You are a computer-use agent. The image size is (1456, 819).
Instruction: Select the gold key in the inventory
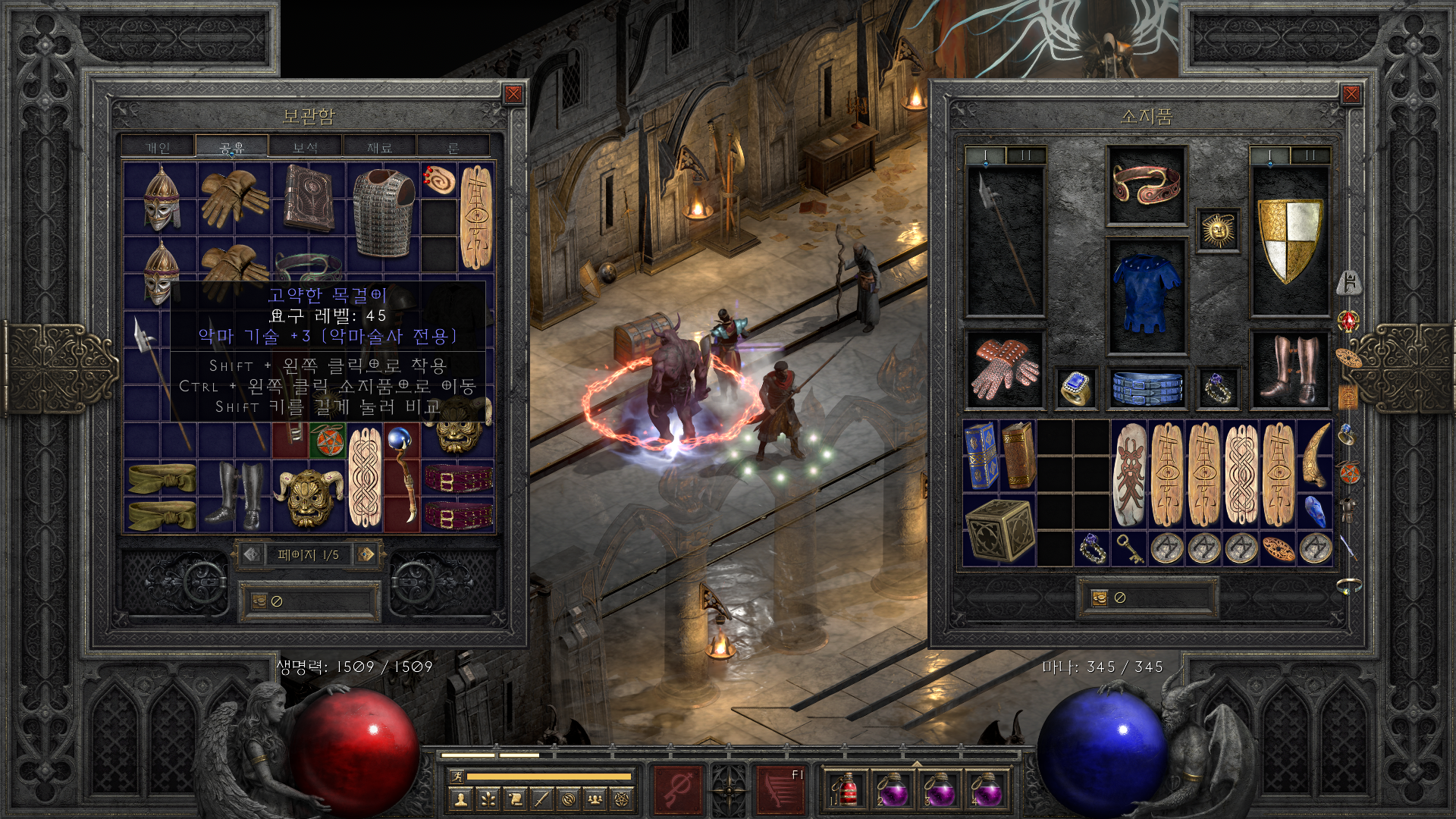coord(1130,548)
